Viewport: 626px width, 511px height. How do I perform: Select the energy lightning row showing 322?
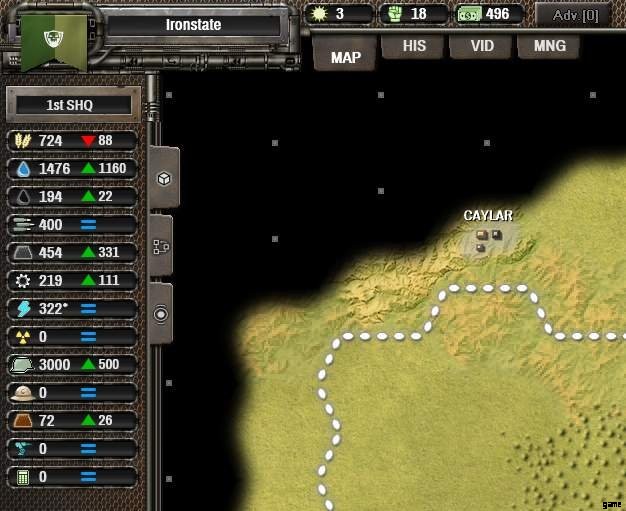coord(74,309)
